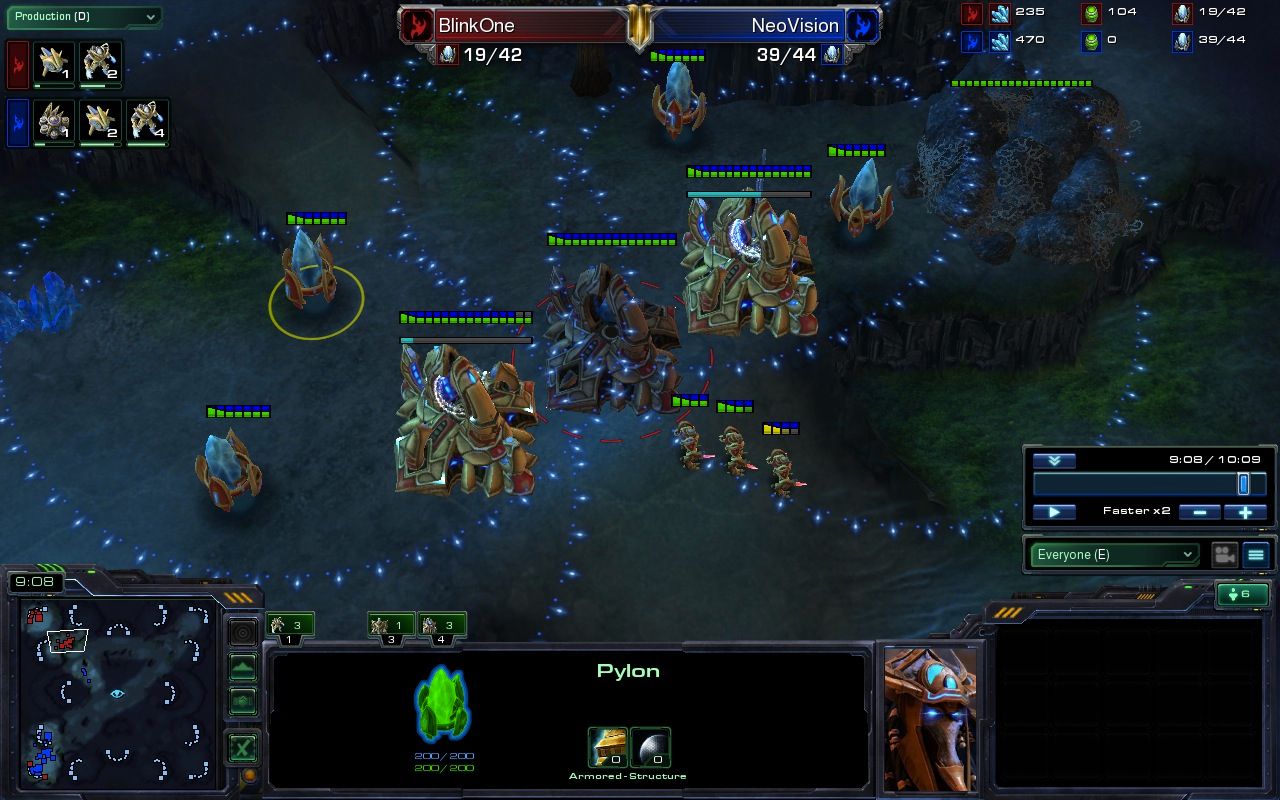Open the Production (D) dropdown

coord(85,17)
